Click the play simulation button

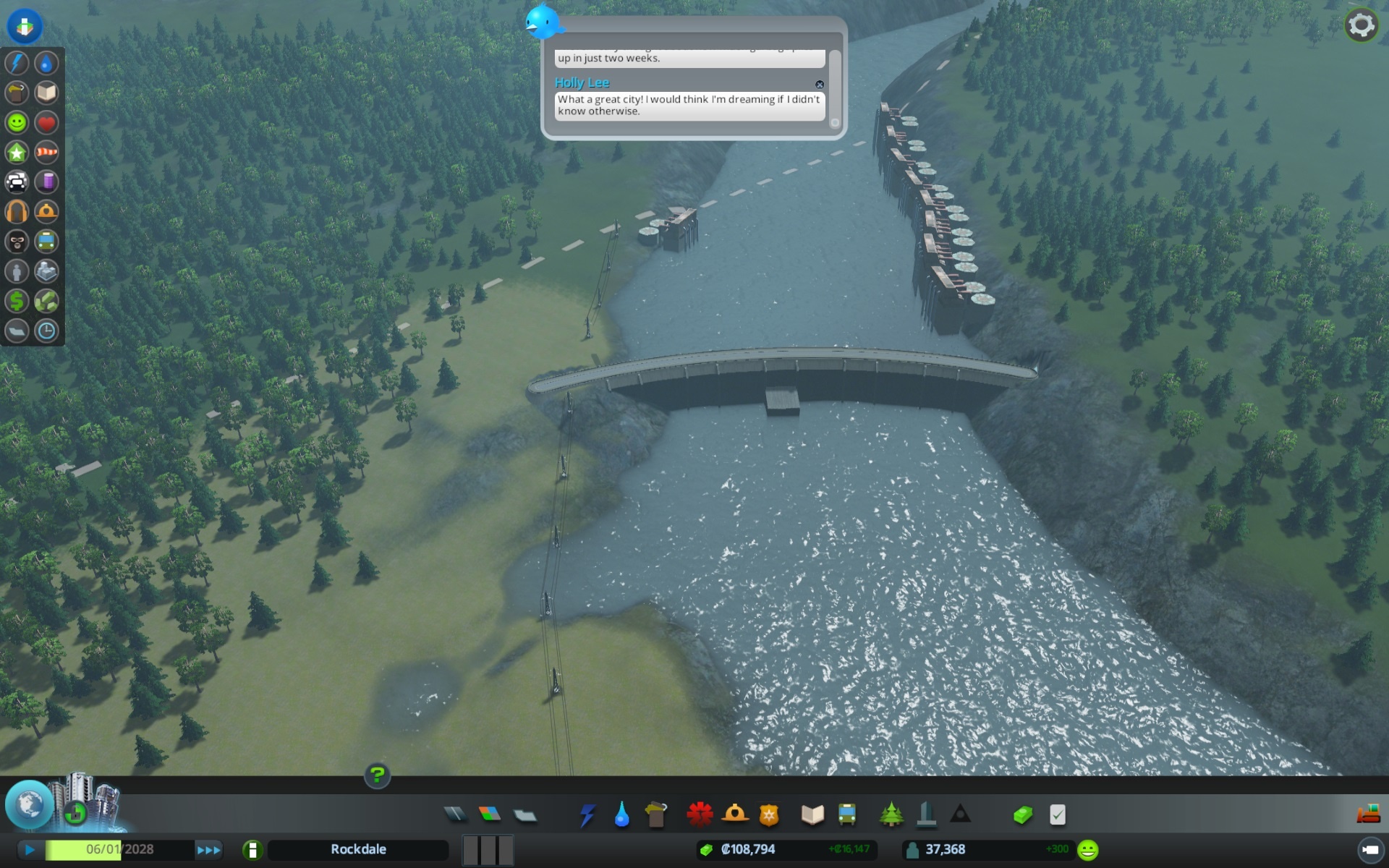pos(30,849)
